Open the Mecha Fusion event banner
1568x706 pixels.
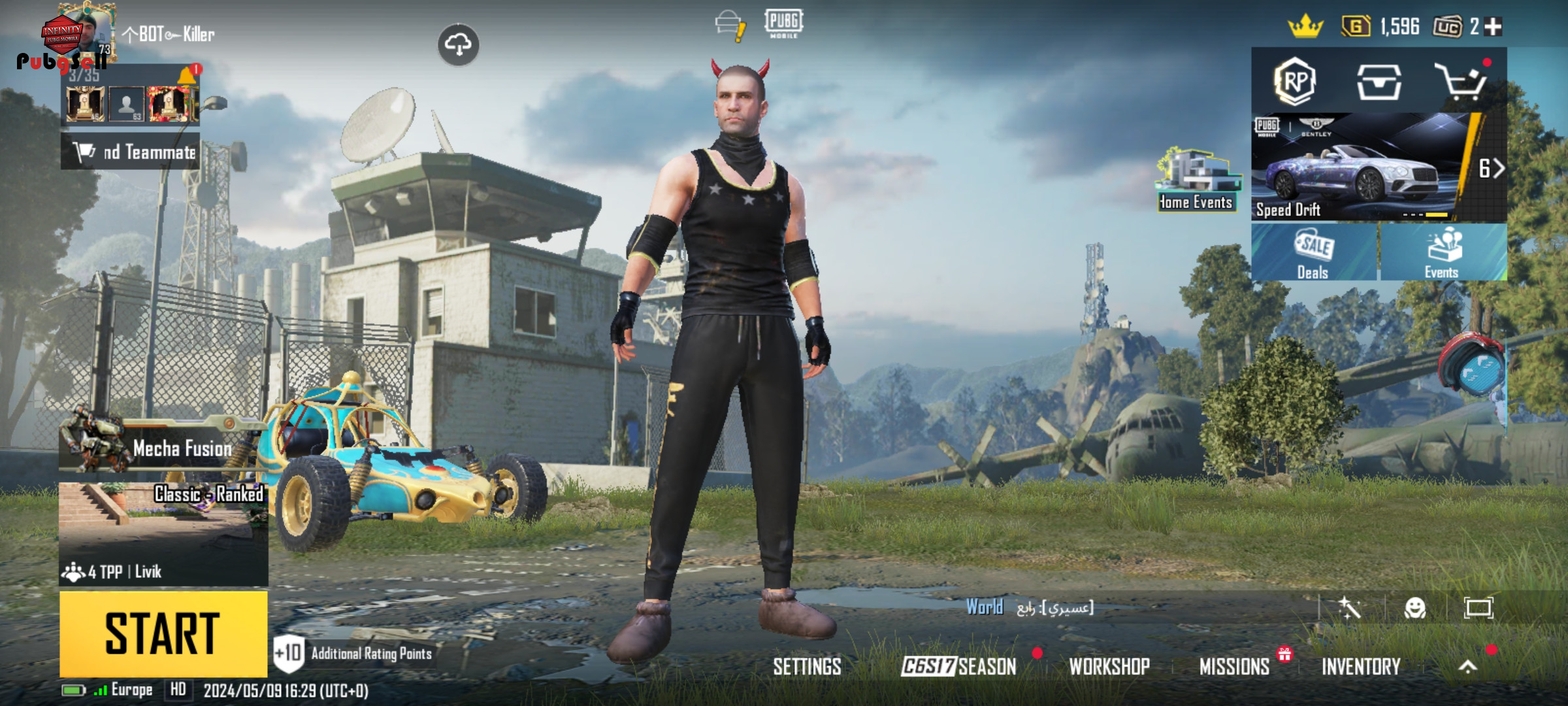[x=163, y=448]
